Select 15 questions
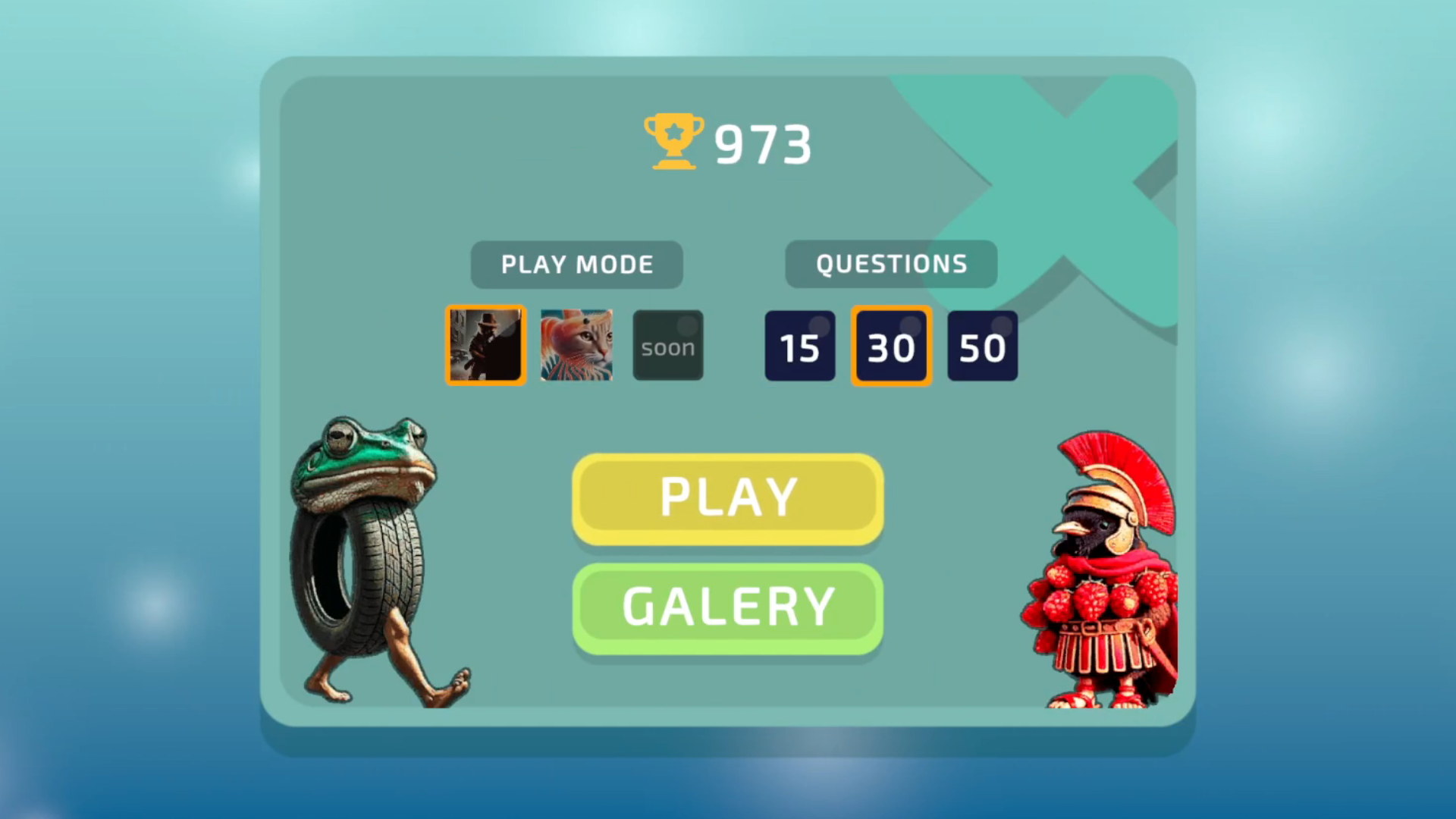The image size is (1456, 819). (800, 345)
